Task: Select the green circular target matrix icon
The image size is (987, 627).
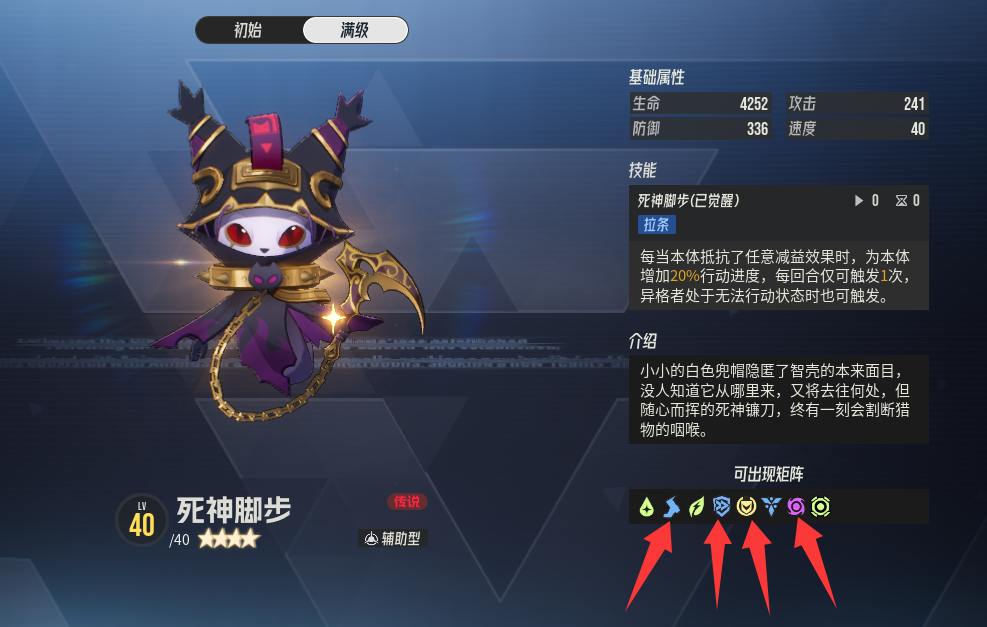Action: (x=821, y=507)
